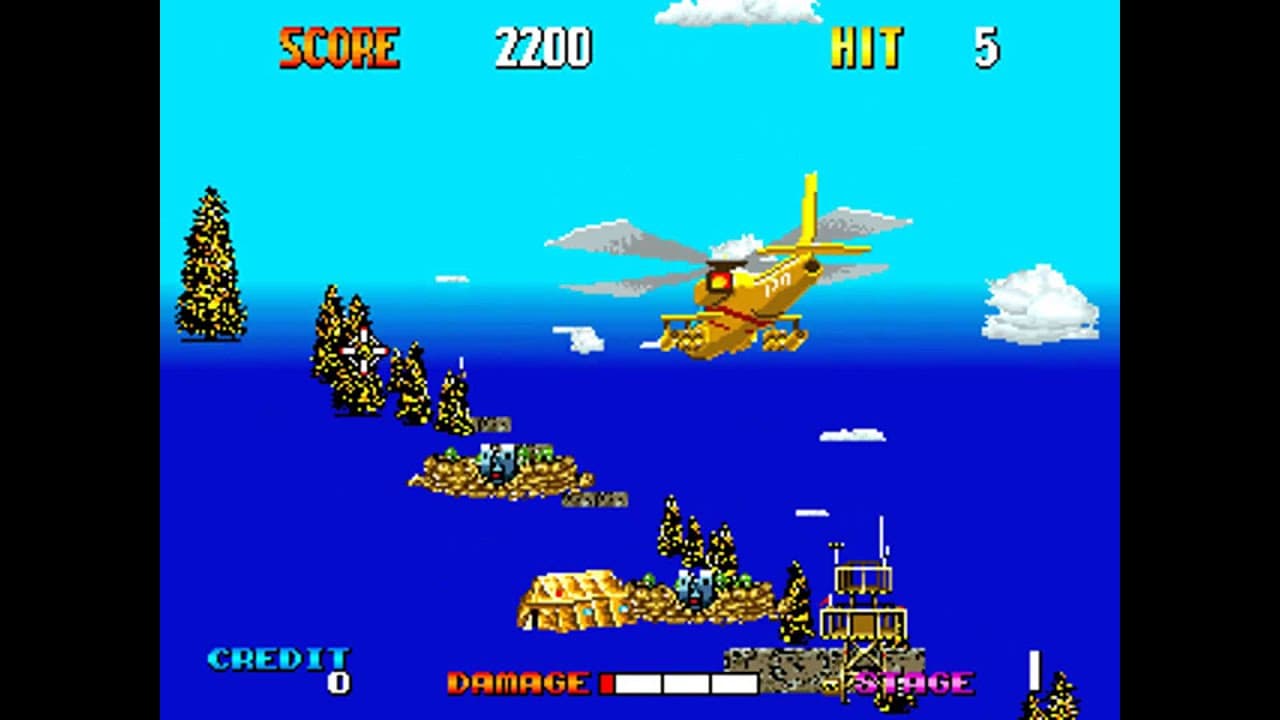Click the helicopter's tail rotor

[x=811, y=266]
